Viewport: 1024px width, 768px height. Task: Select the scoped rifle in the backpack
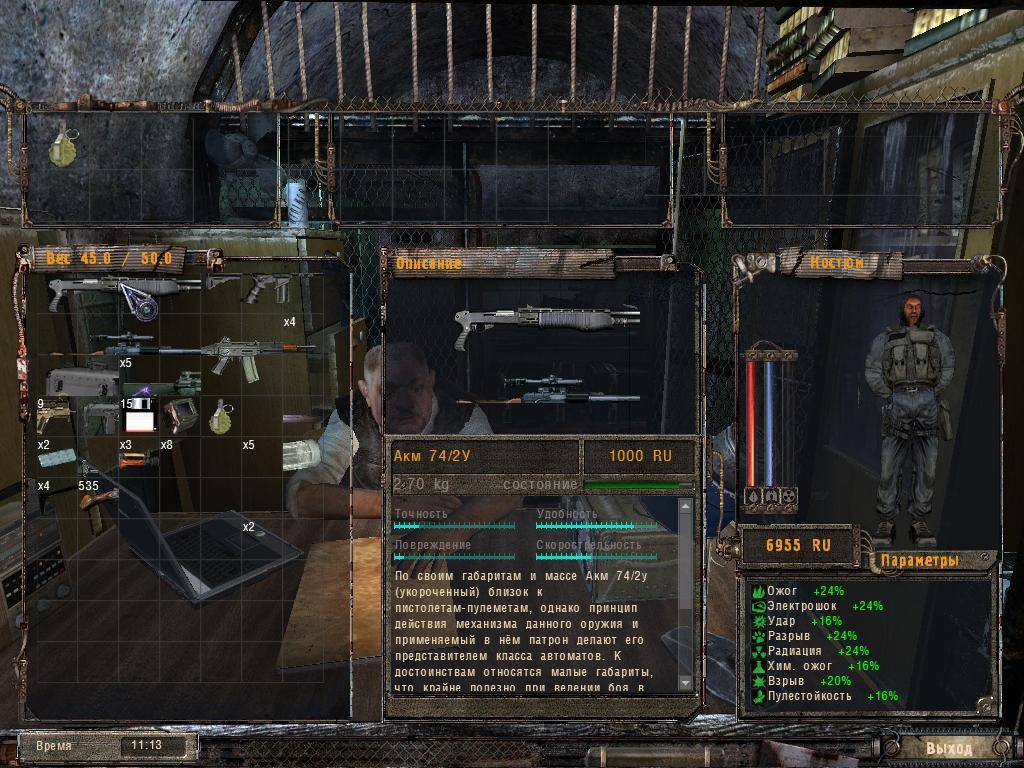pos(125,343)
